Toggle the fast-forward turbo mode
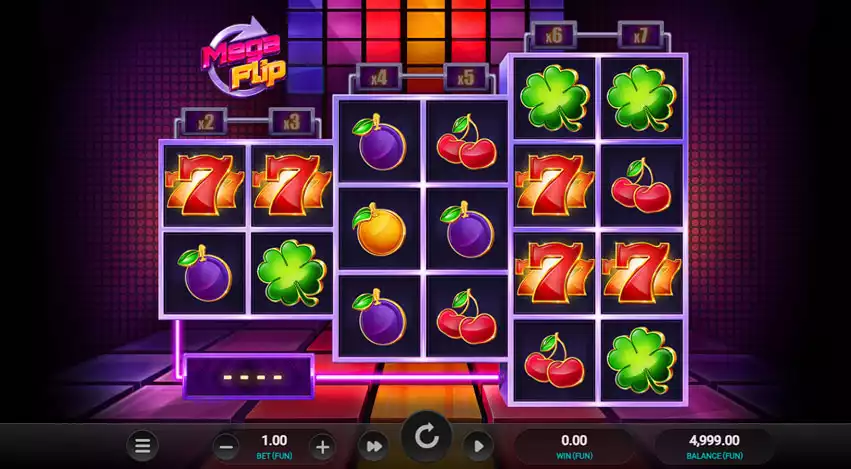Image resolution: width=851 pixels, height=469 pixels. click(x=374, y=446)
